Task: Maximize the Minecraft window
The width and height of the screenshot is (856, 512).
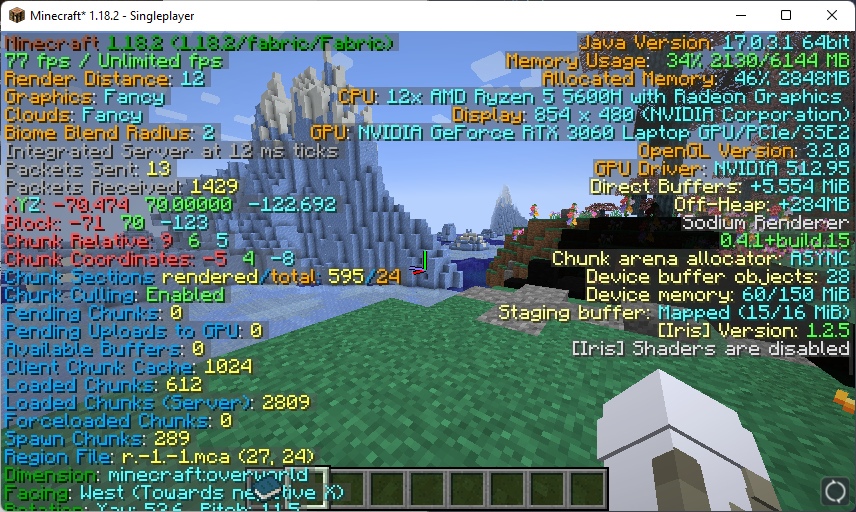Action: click(786, 15)
